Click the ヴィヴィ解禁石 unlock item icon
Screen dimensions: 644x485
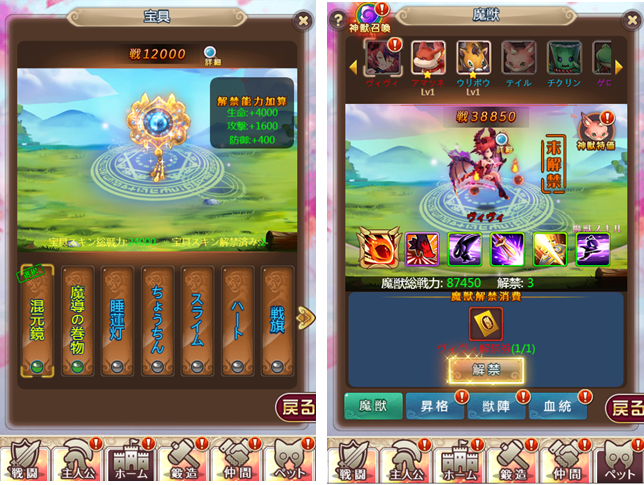pyautogui.click(x=486, y=323)
